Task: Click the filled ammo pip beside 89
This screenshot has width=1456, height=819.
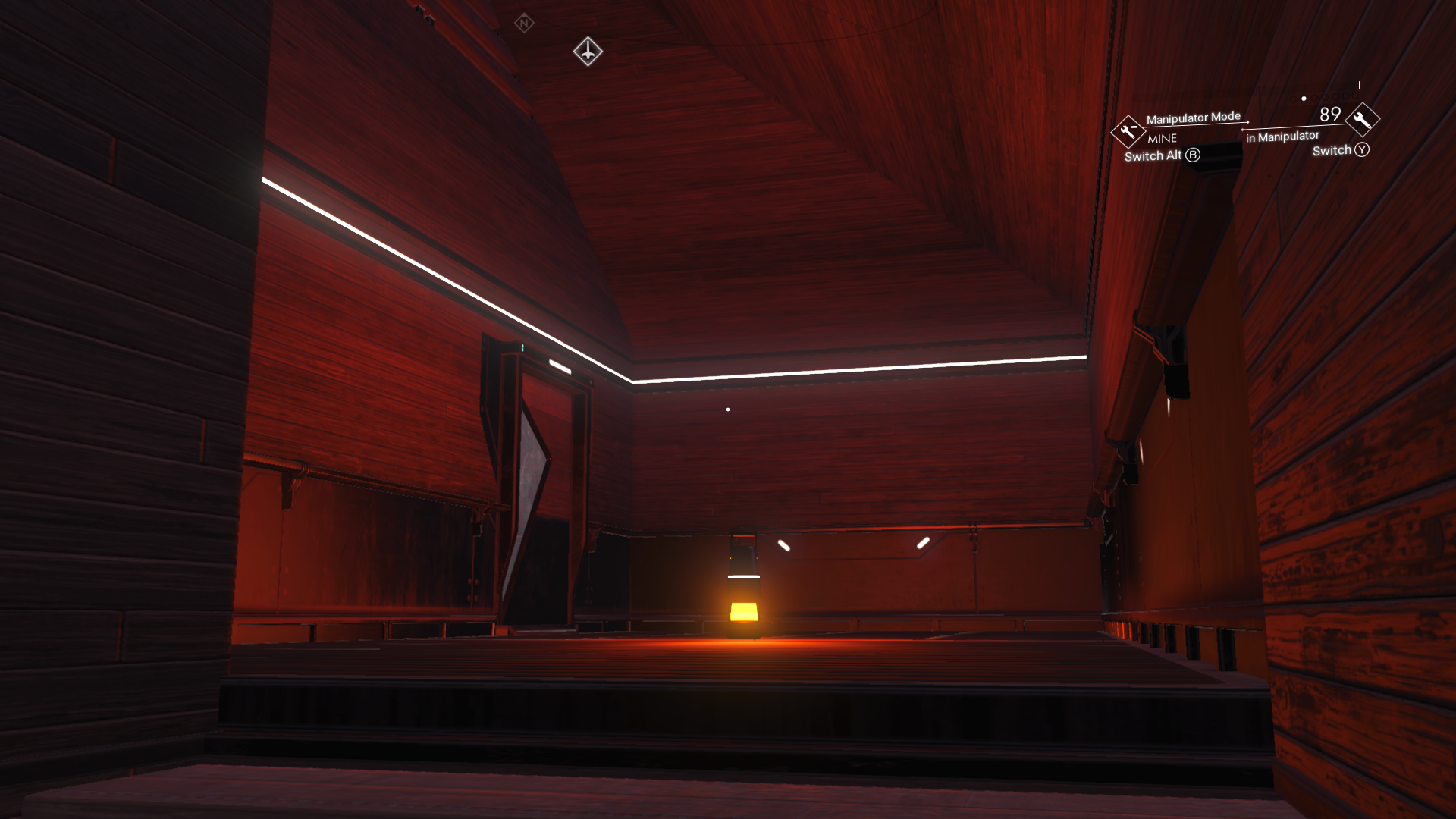Action: [1304, 98]
